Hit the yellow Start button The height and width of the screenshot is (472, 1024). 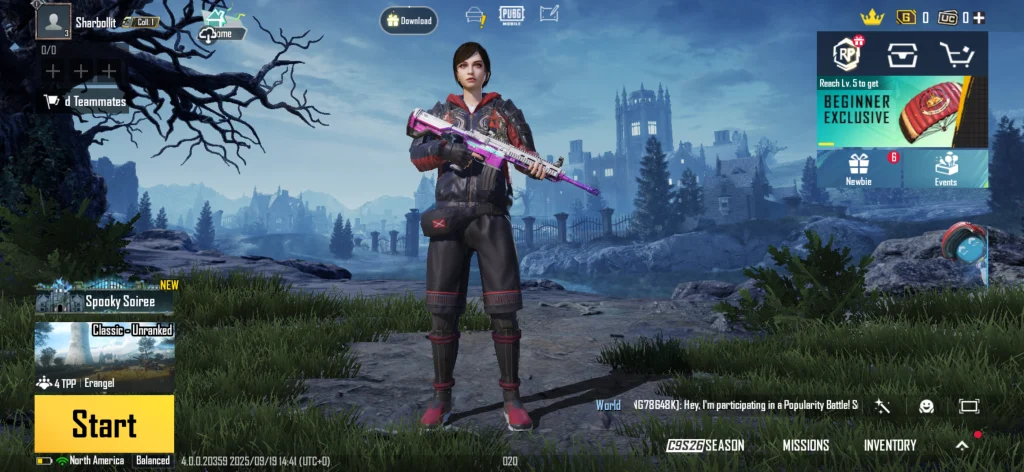104,424
